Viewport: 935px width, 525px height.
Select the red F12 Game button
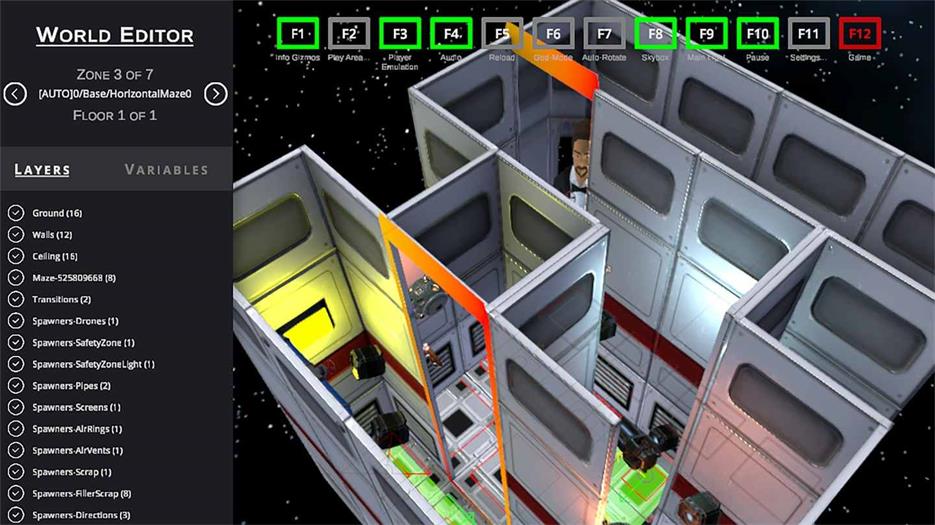click(x=860, y=34)
